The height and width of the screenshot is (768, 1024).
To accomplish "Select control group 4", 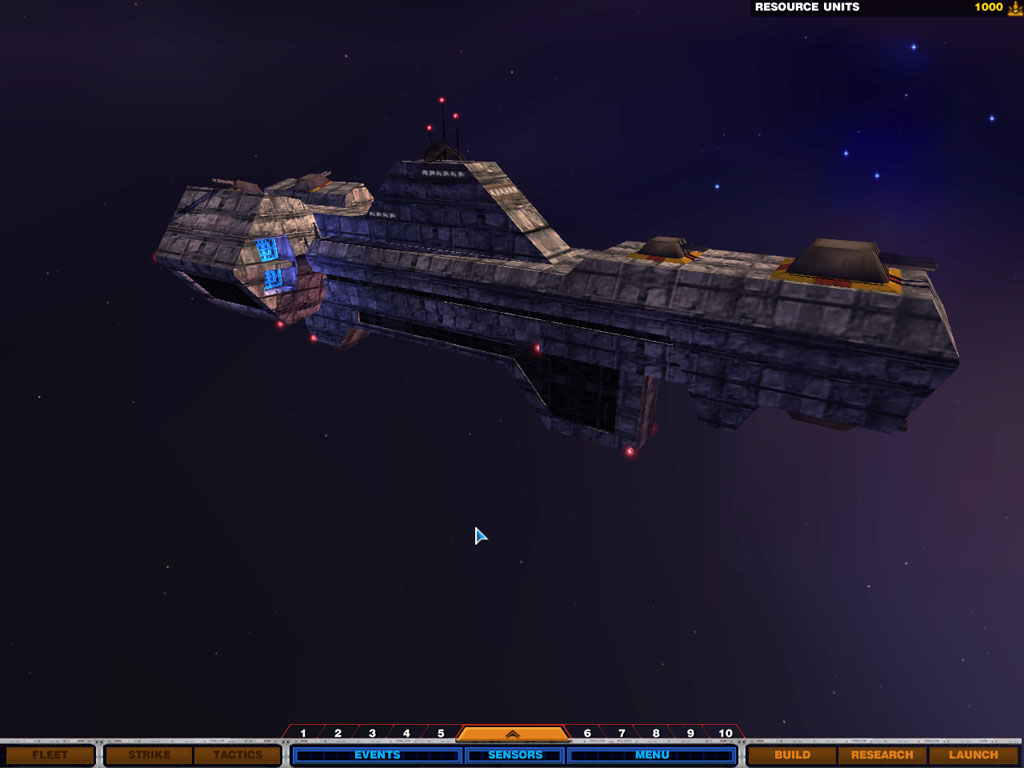I will pyautogui.click(x=406, y=734).
